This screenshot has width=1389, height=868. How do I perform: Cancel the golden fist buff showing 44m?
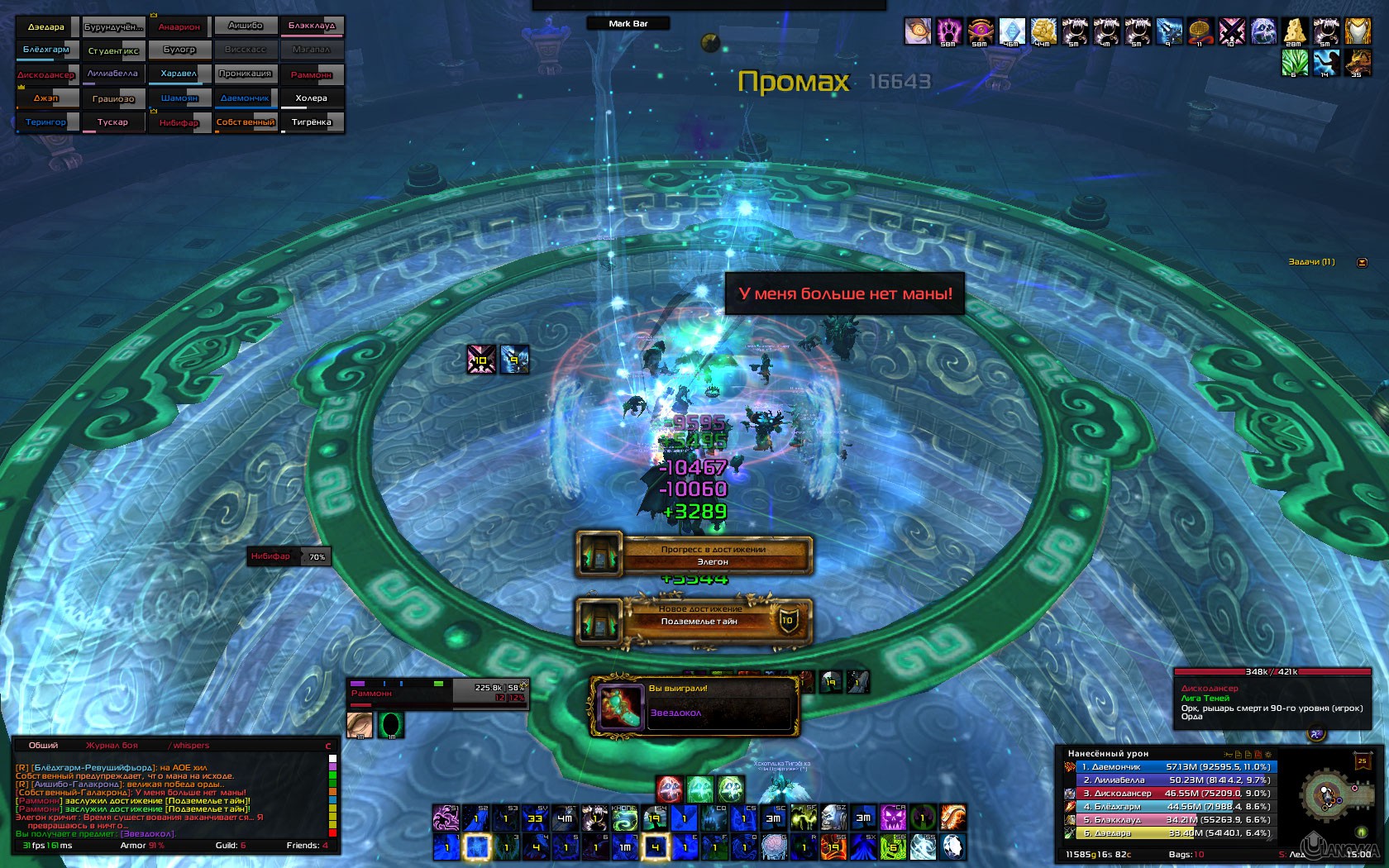point(1042,29)
